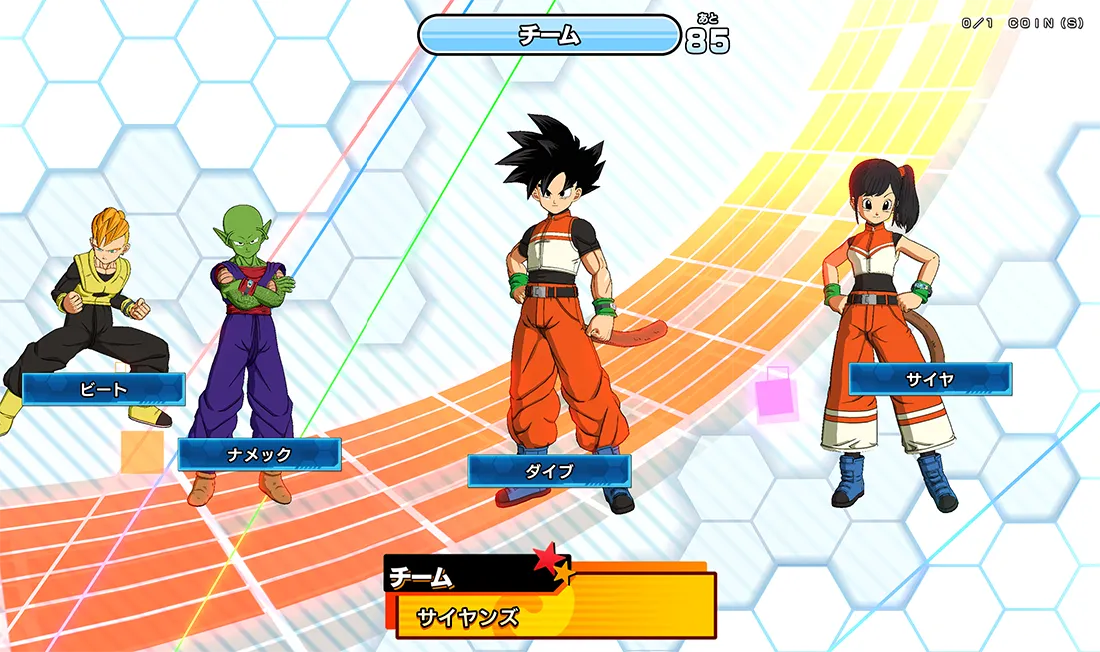Click the サイヤンズ team name panel
The image size is (1100, 652).
point(556,615)
